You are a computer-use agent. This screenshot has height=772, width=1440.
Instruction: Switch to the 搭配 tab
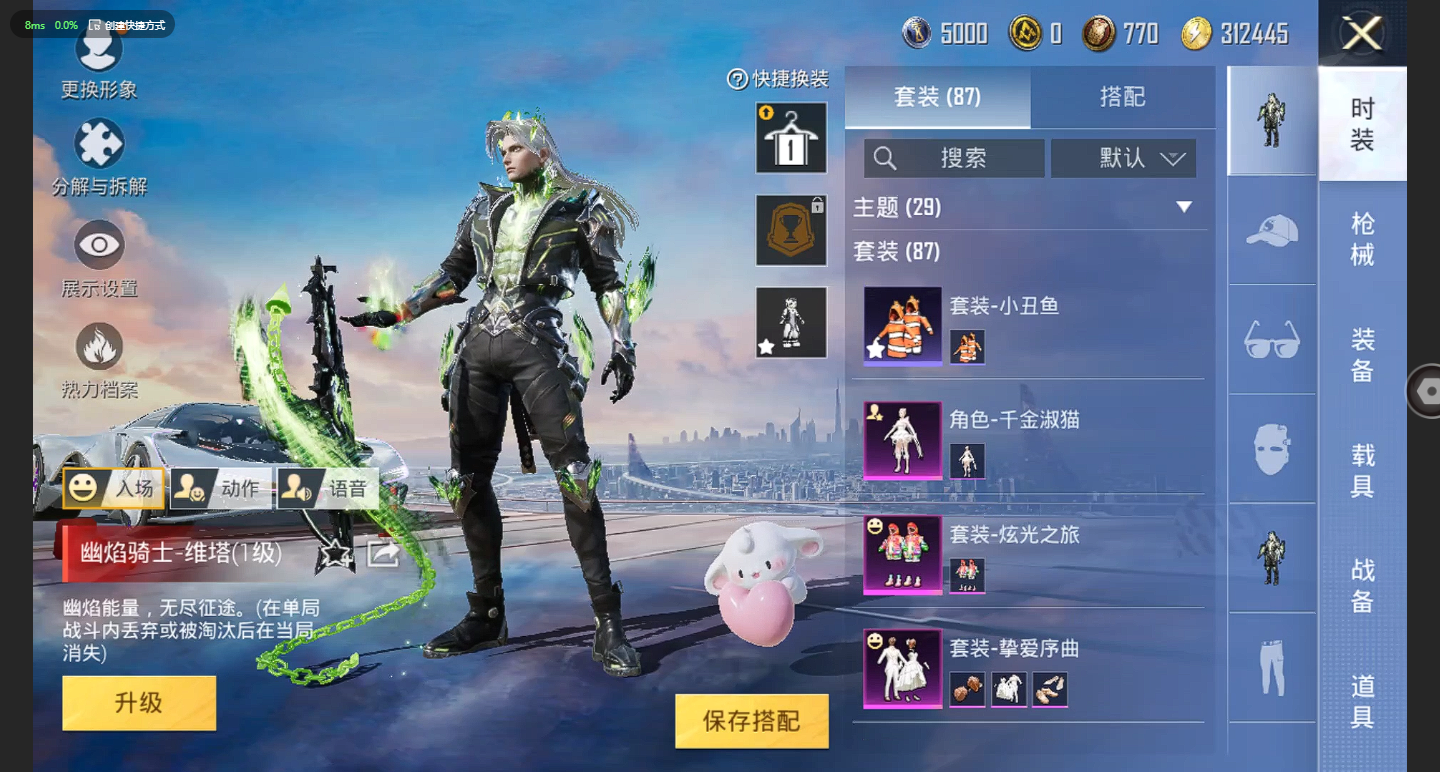[x=1122, y=97]
